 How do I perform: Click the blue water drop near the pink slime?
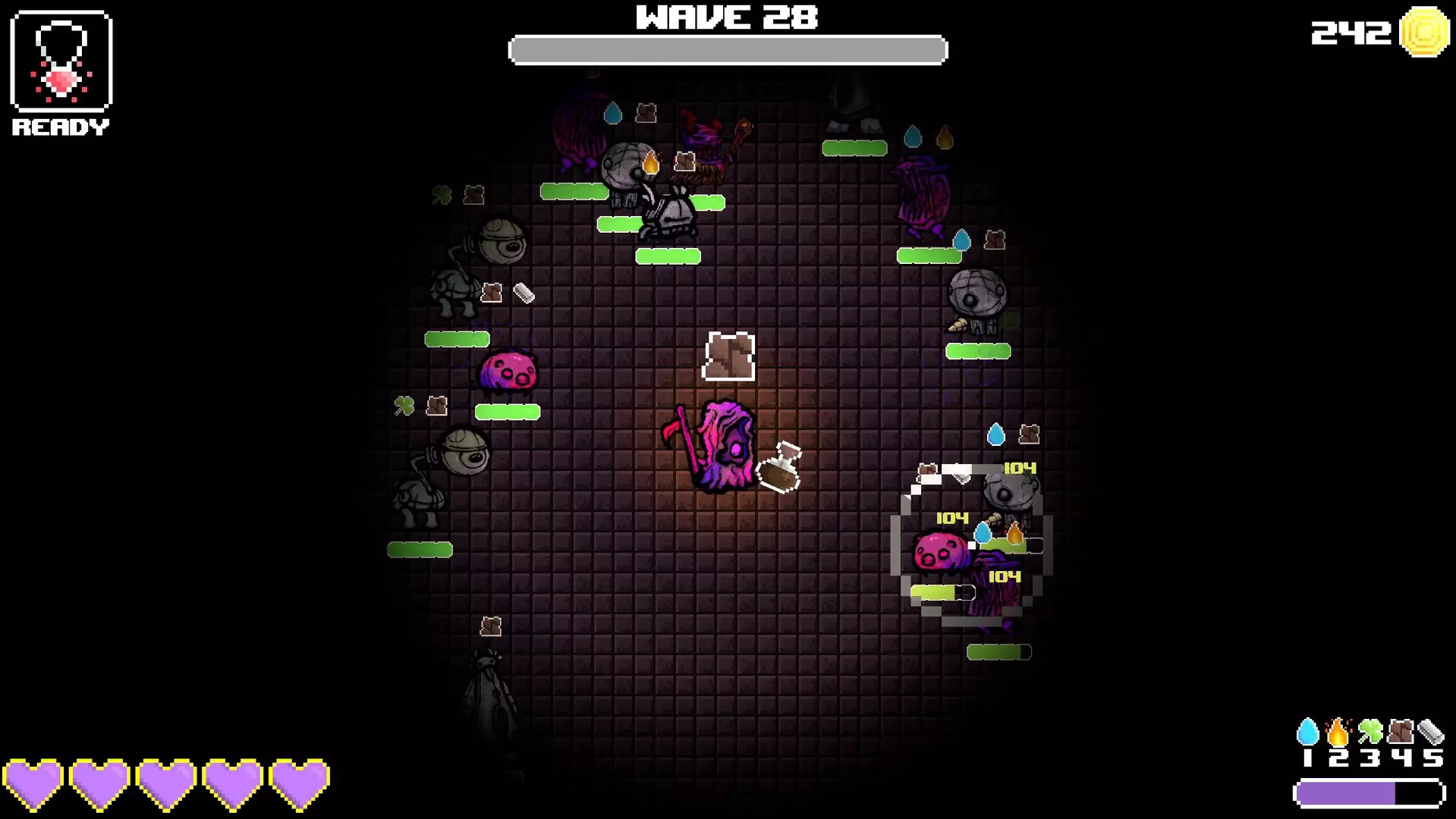(x=984, y=531)
